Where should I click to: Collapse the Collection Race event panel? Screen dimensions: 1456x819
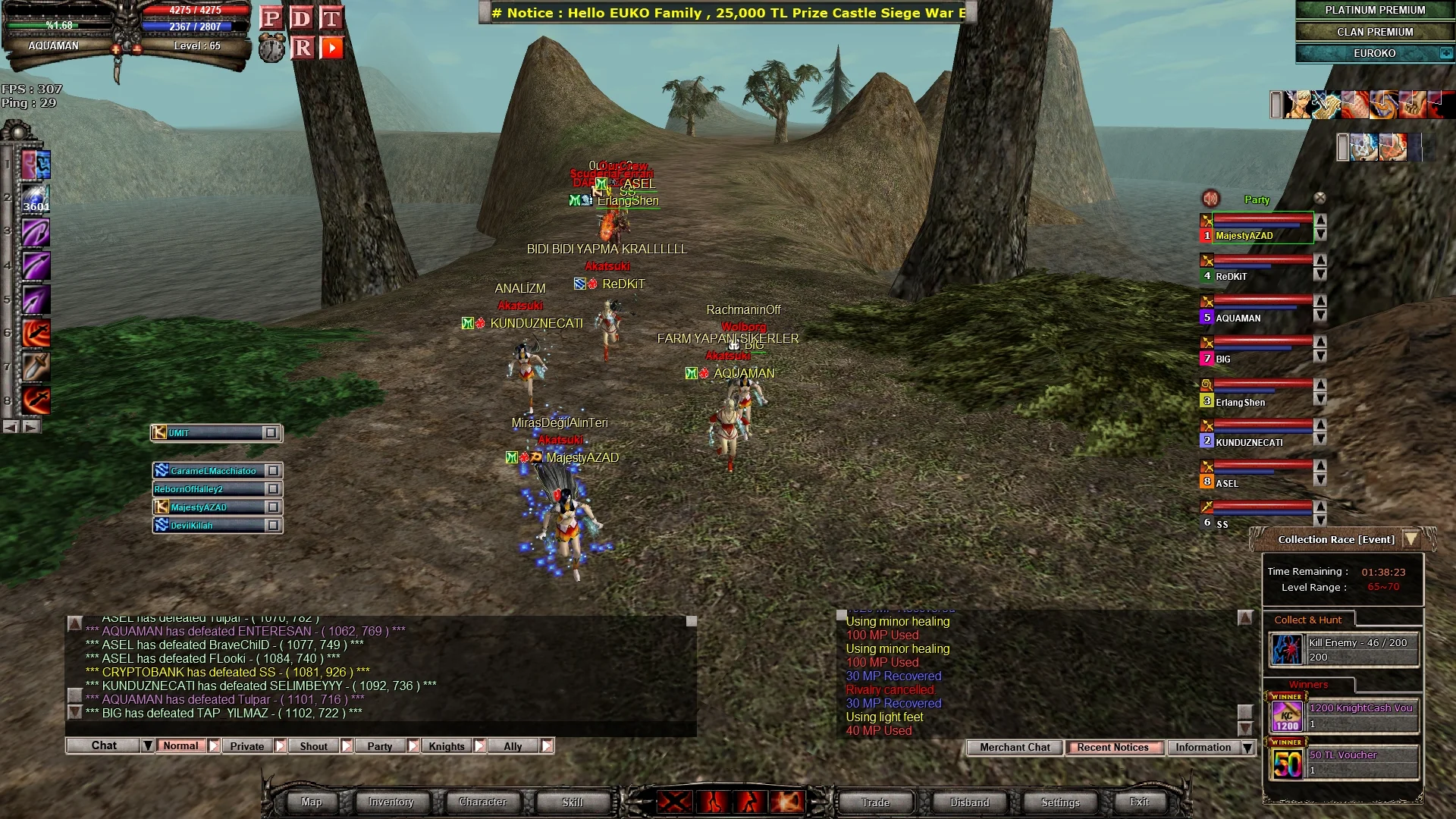point(1411,539)
